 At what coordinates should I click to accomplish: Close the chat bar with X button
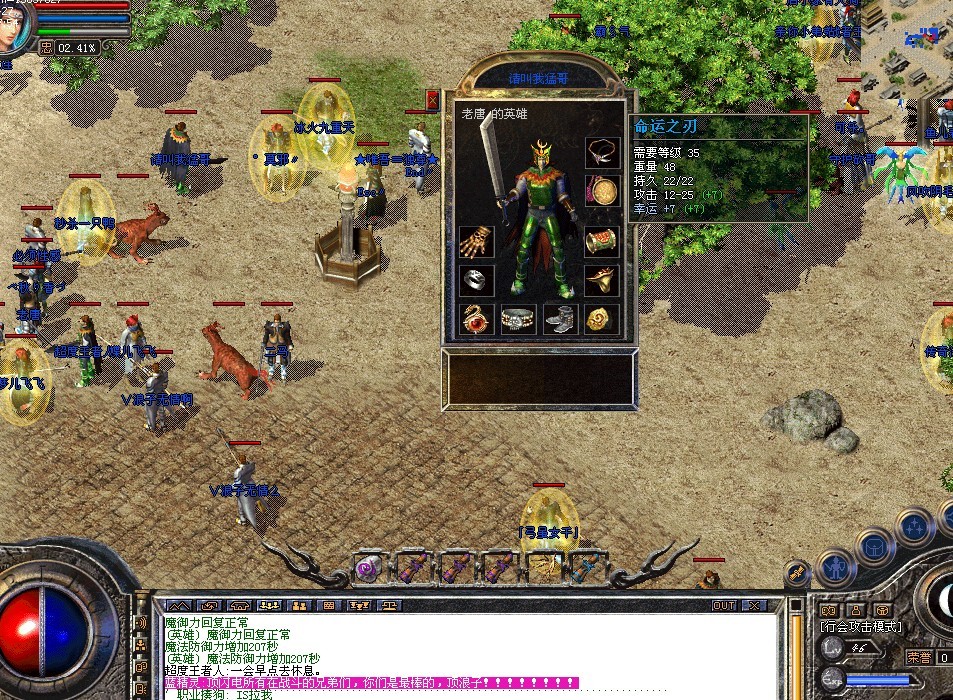(x=753, y=606)
